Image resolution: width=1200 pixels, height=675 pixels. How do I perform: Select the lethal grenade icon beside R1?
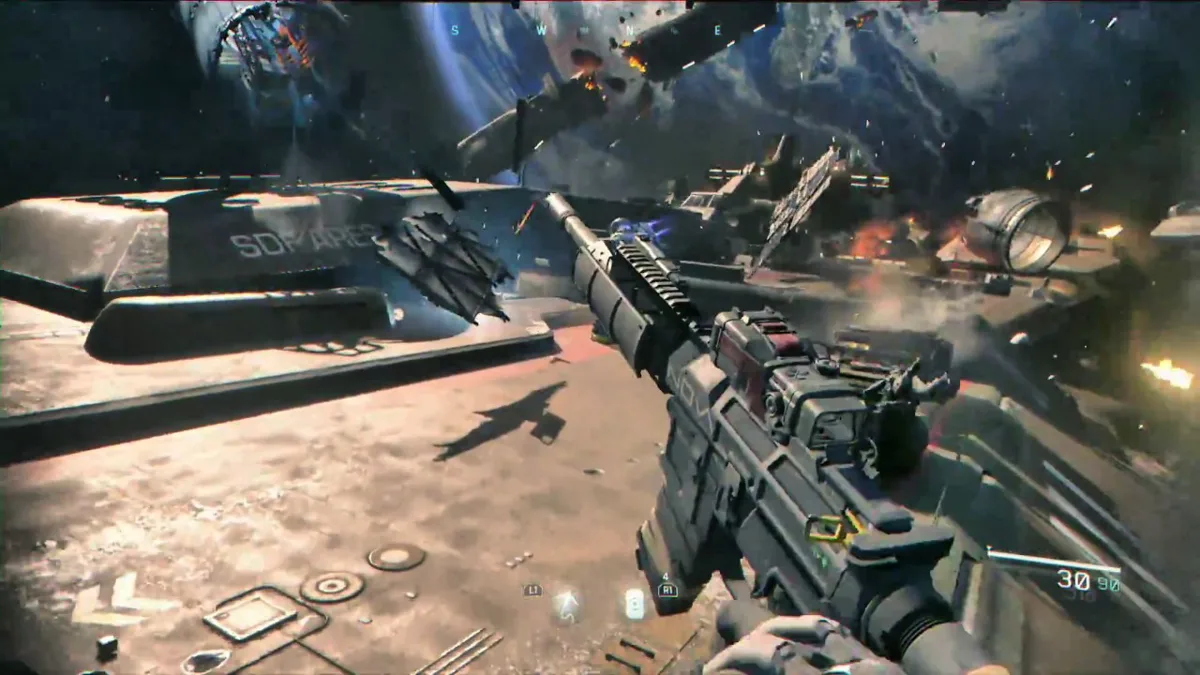(x=634, y=602)
